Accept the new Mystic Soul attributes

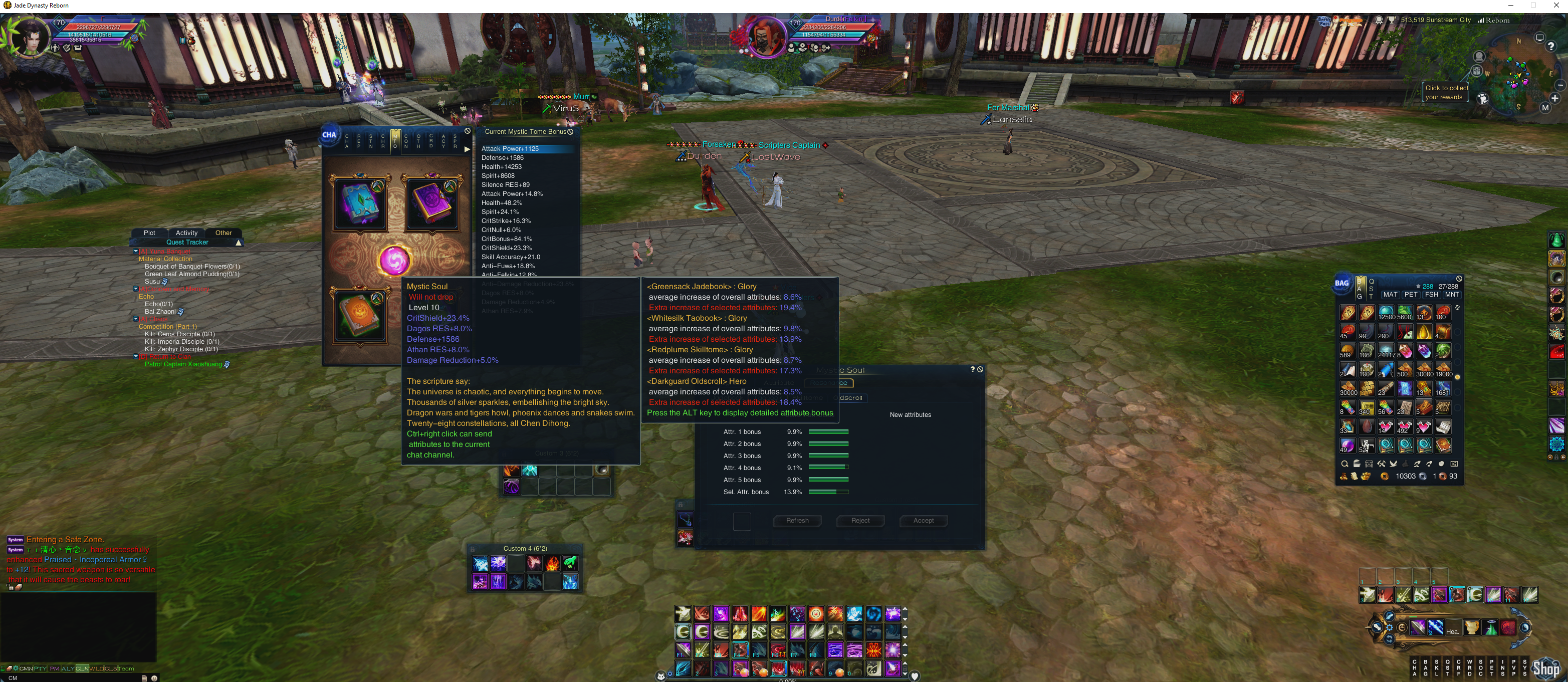coord(923,521)
